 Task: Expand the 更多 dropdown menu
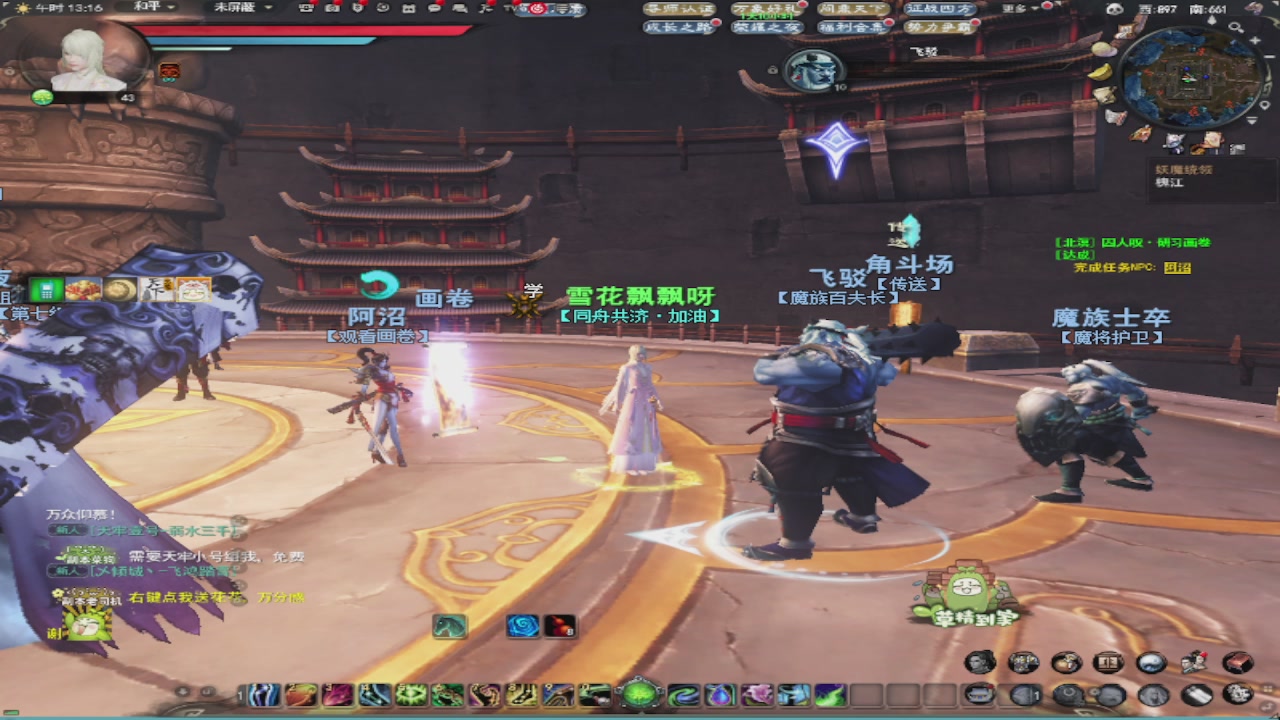pos(1019,9)
